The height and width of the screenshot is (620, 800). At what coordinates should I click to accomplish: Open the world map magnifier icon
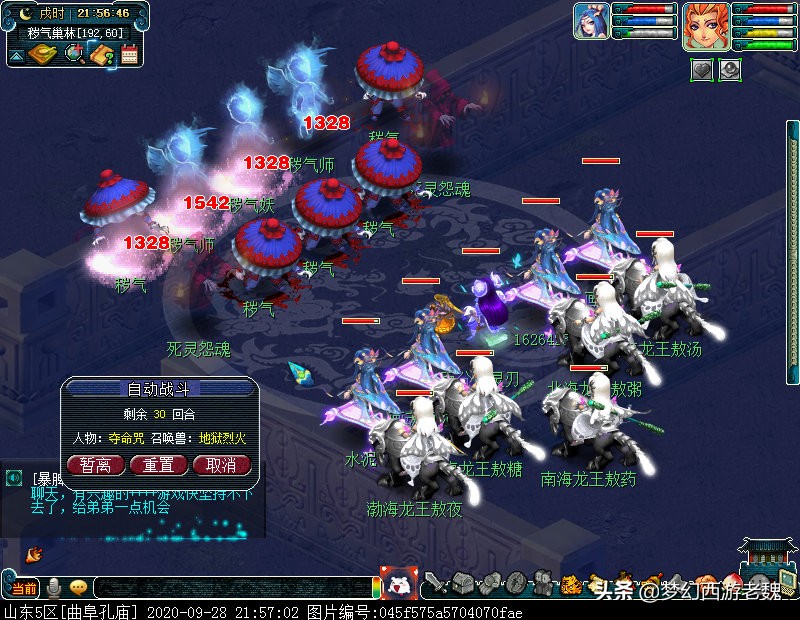(x=74, y=54)
